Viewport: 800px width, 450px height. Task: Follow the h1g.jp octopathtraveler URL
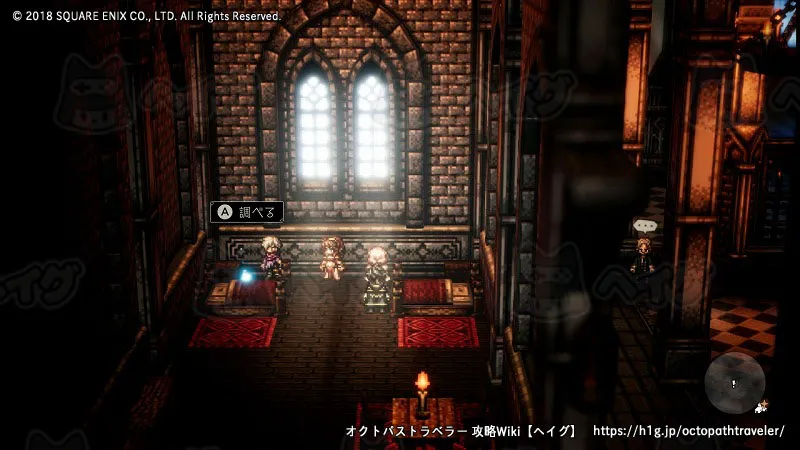pos(689,431)
